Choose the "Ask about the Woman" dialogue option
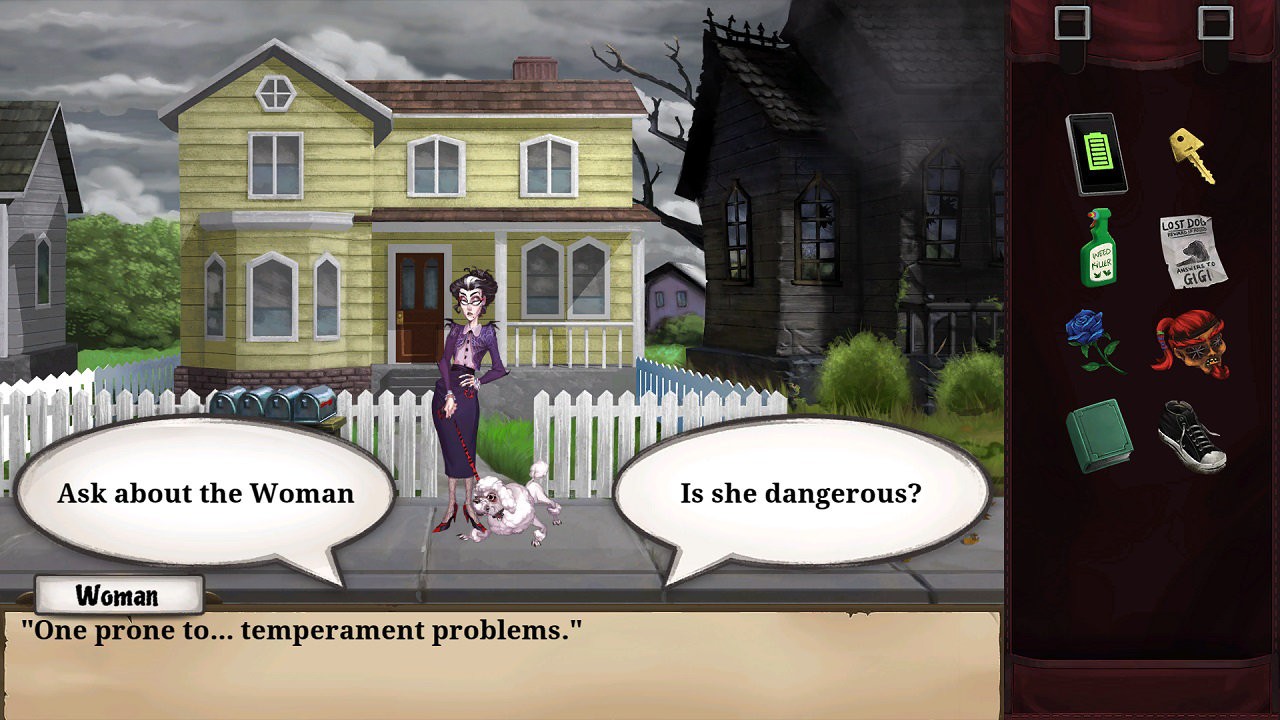Viewport: 1280px width, 720px height. coord(205,493)
